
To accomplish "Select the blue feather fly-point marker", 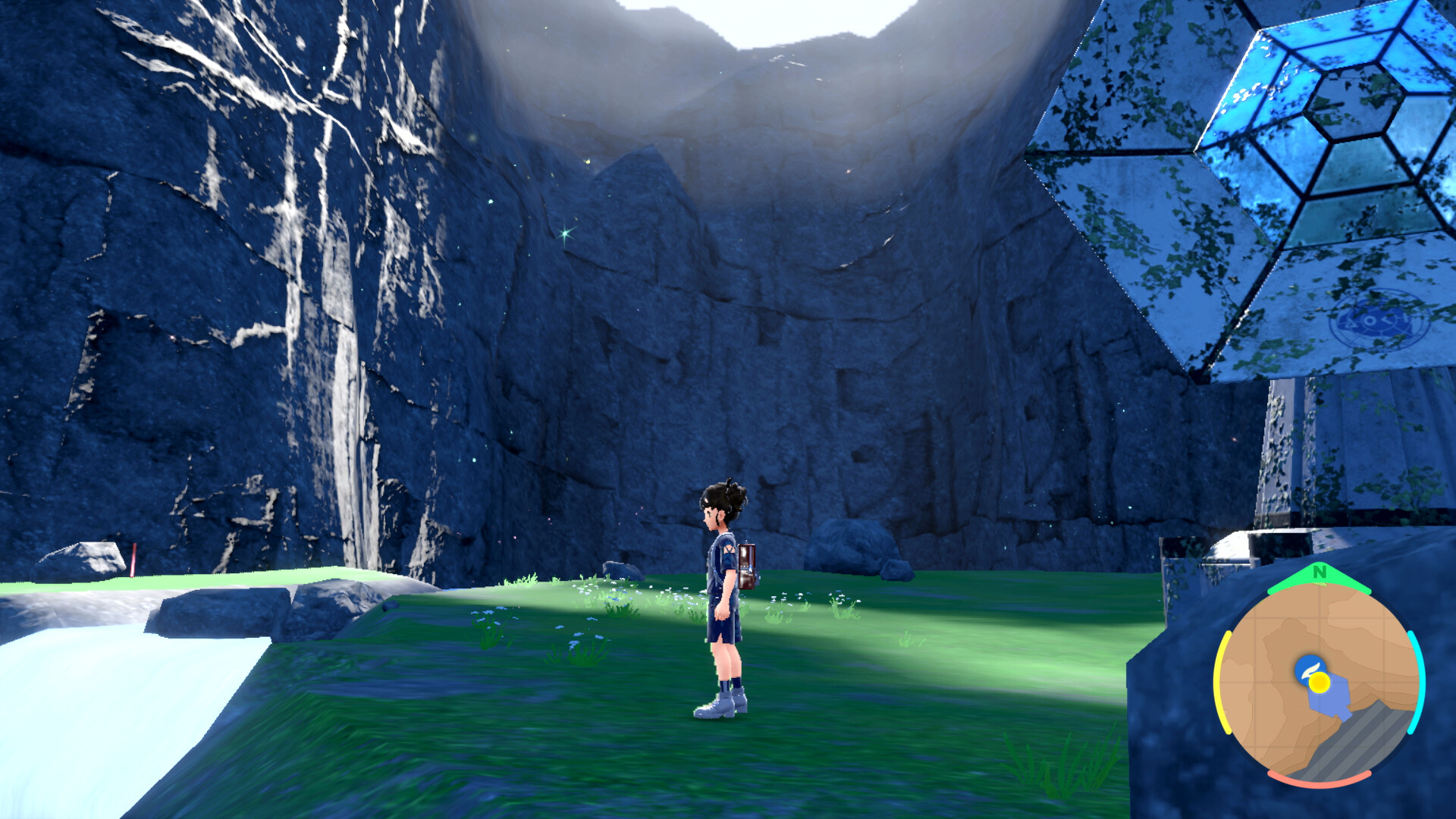I will point(1307,667).
